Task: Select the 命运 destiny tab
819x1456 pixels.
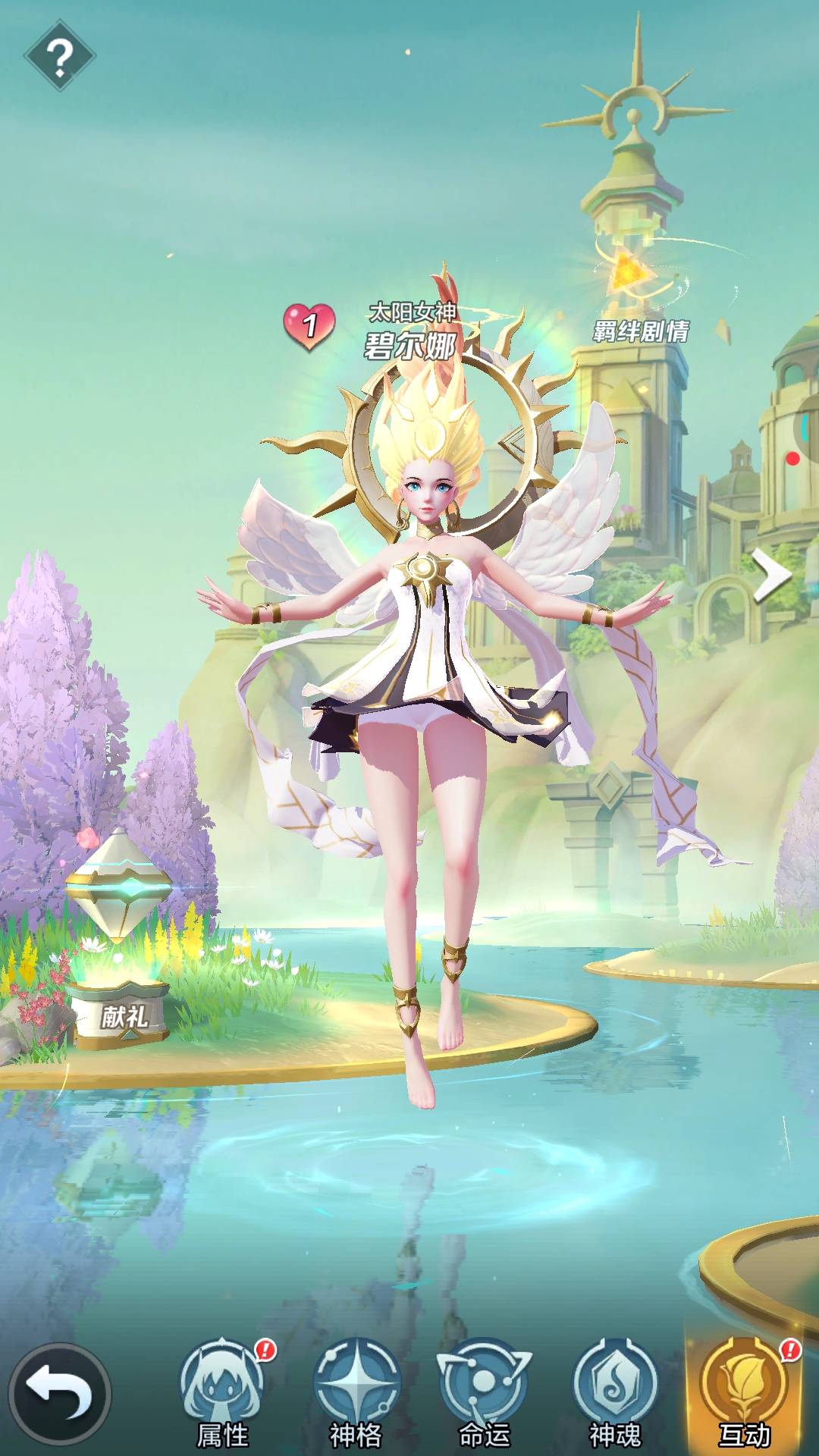Action: coord(485,1392)
